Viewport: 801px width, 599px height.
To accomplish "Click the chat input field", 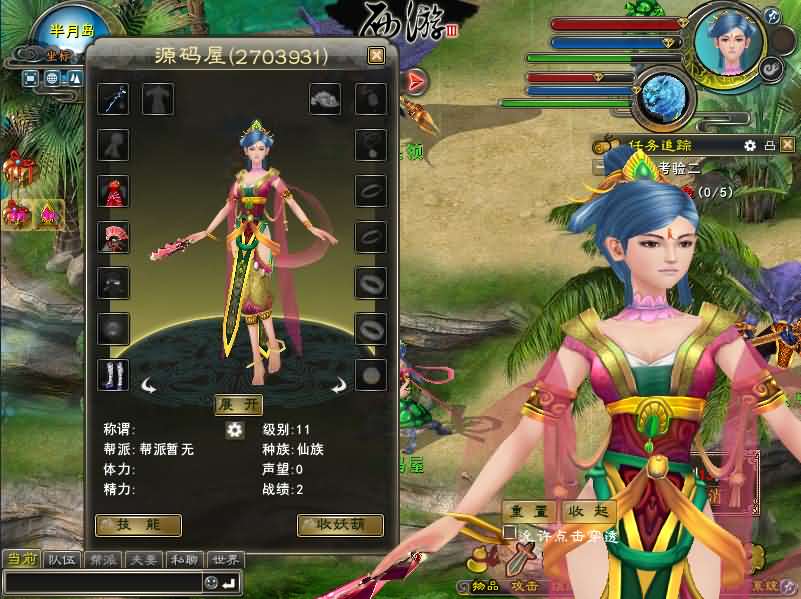I will (x=100, y=582).
